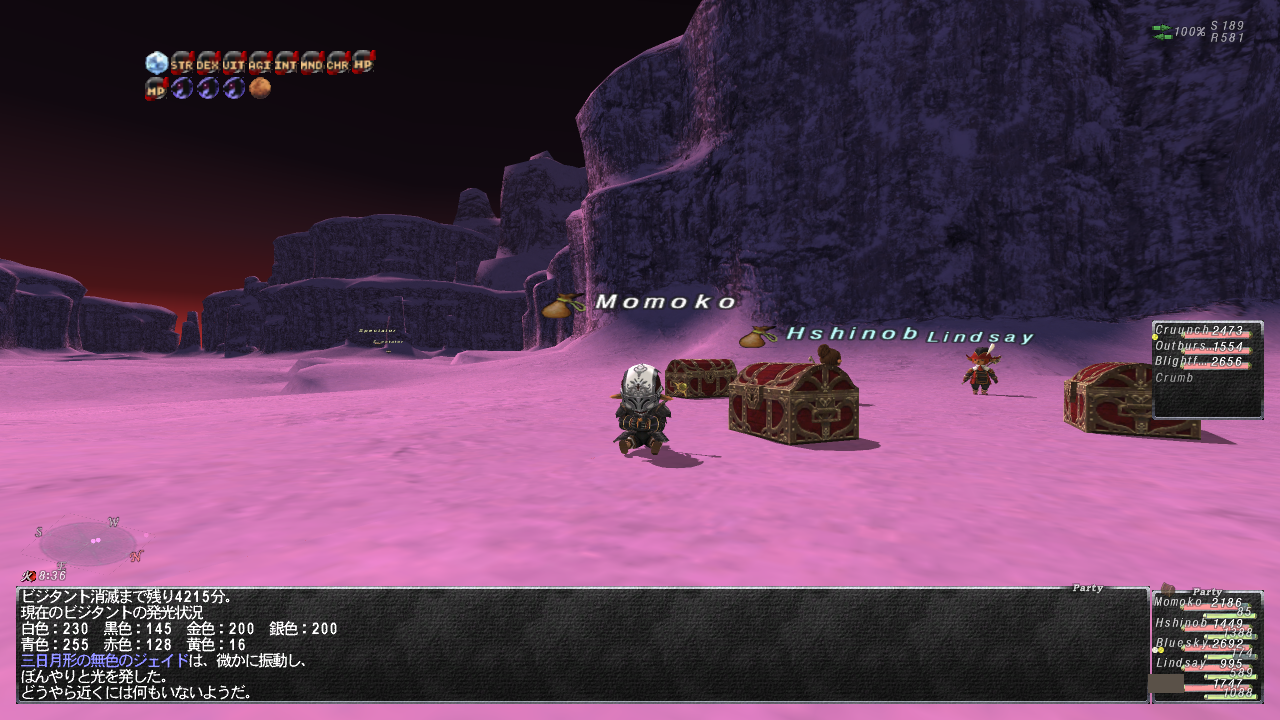Image resolution: width=1280 pixels, height=720 pixels.
Task: Click the INT status effect icon
Action: (x=286, y=63)
